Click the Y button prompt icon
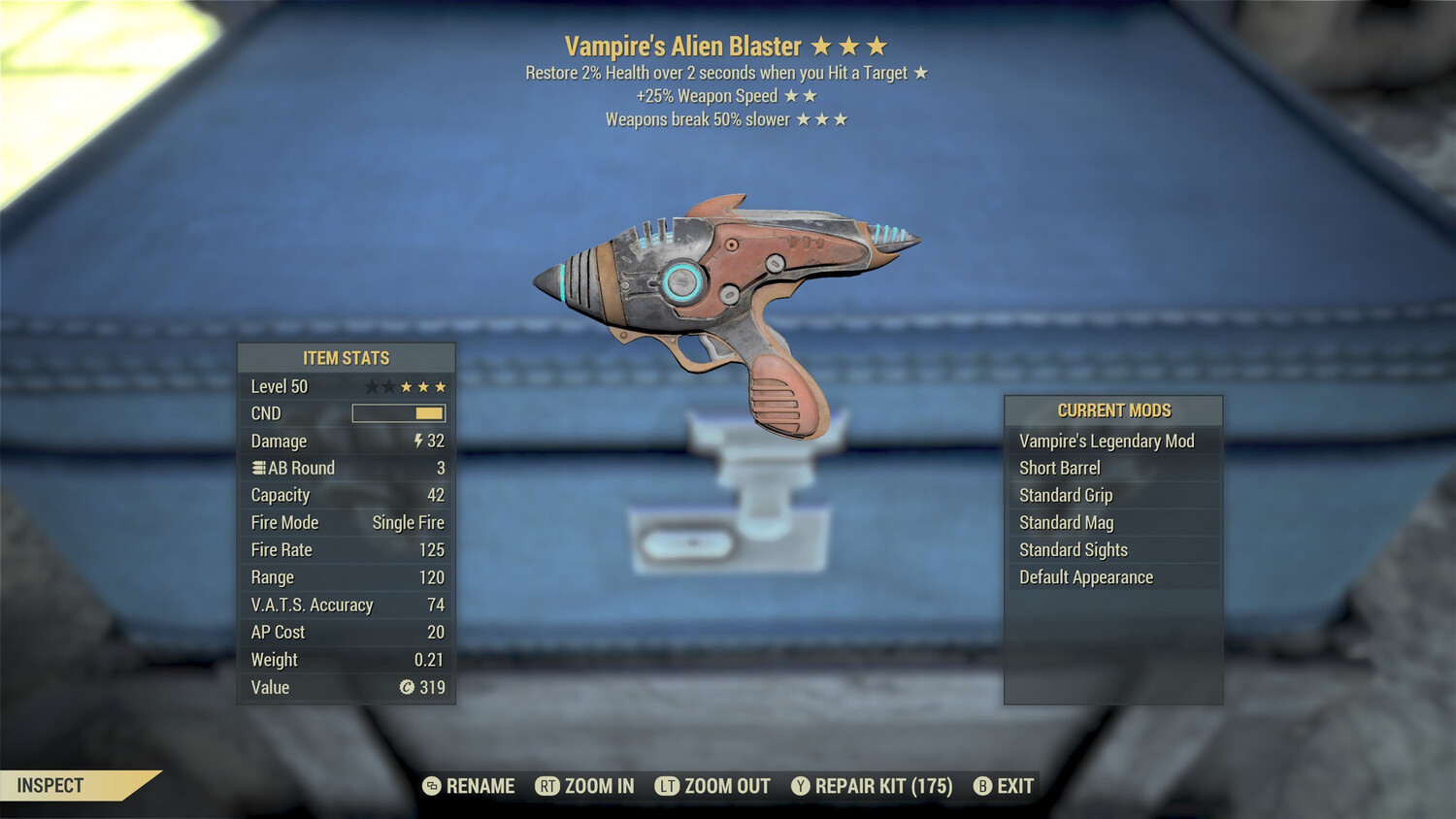The image size is (1456, 819). [x=801, y=786]
